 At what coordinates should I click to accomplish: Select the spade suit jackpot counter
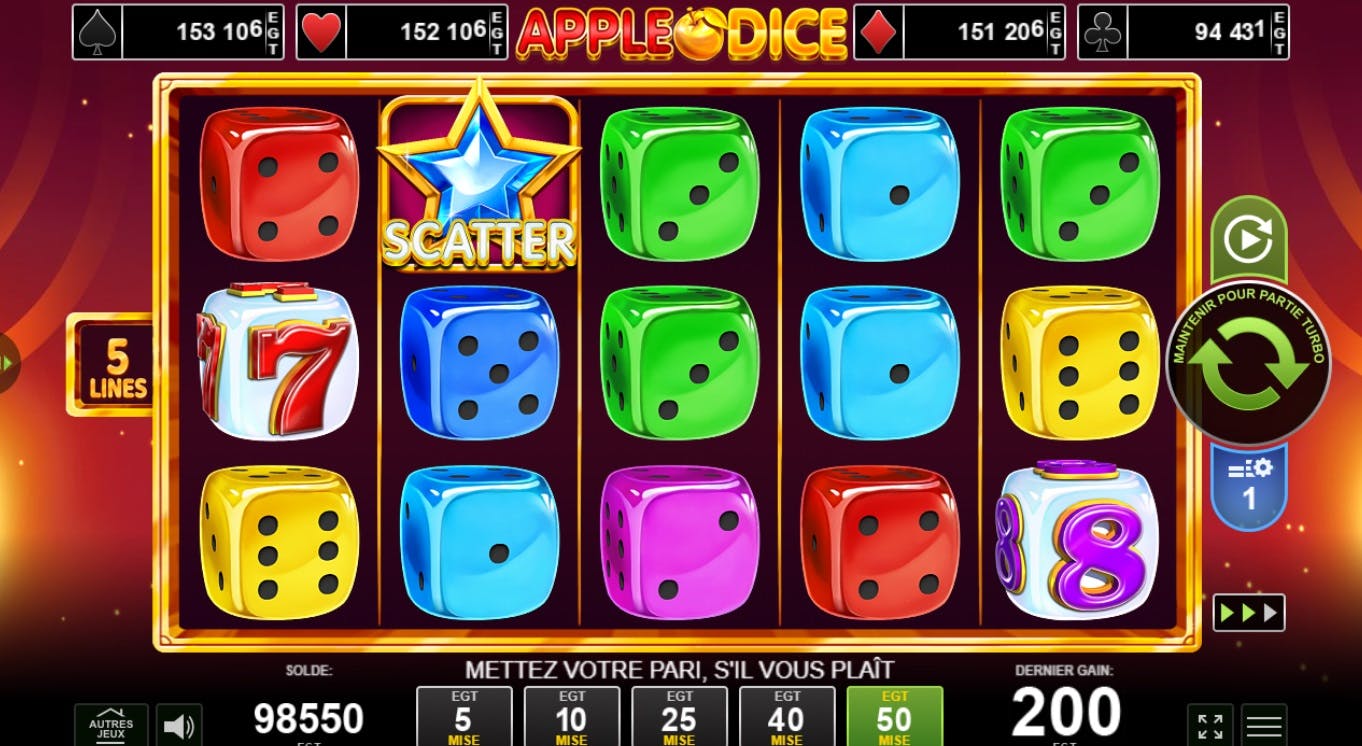(178, 30)
